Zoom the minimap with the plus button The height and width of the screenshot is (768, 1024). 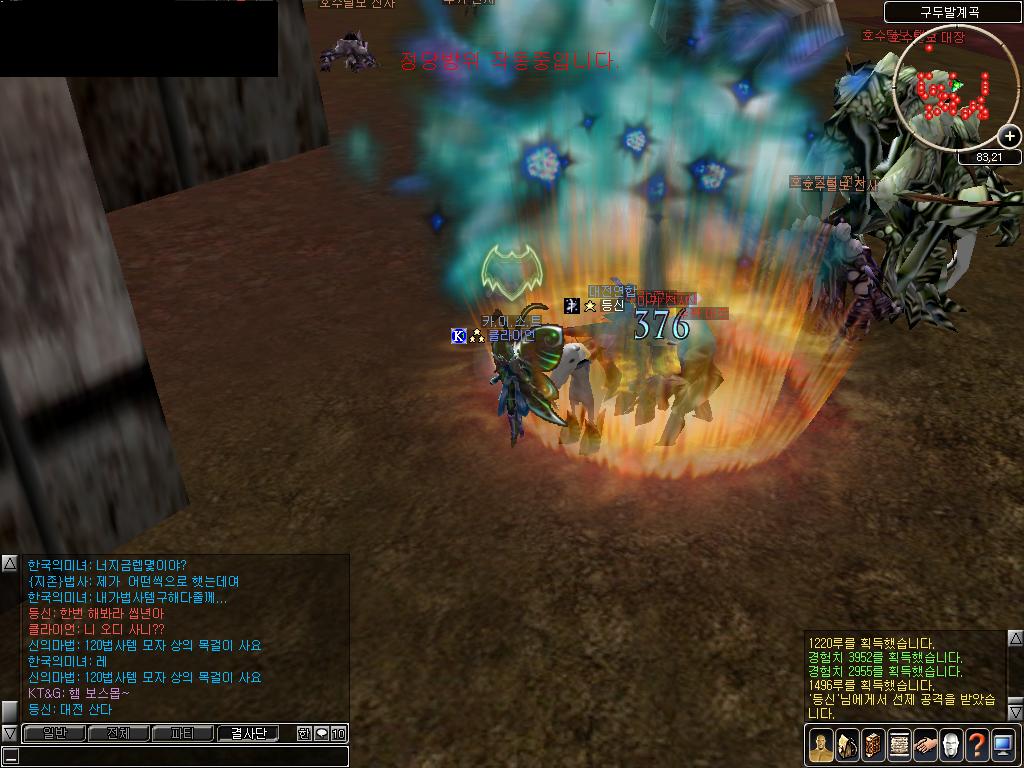click(x=1010, y=136)
